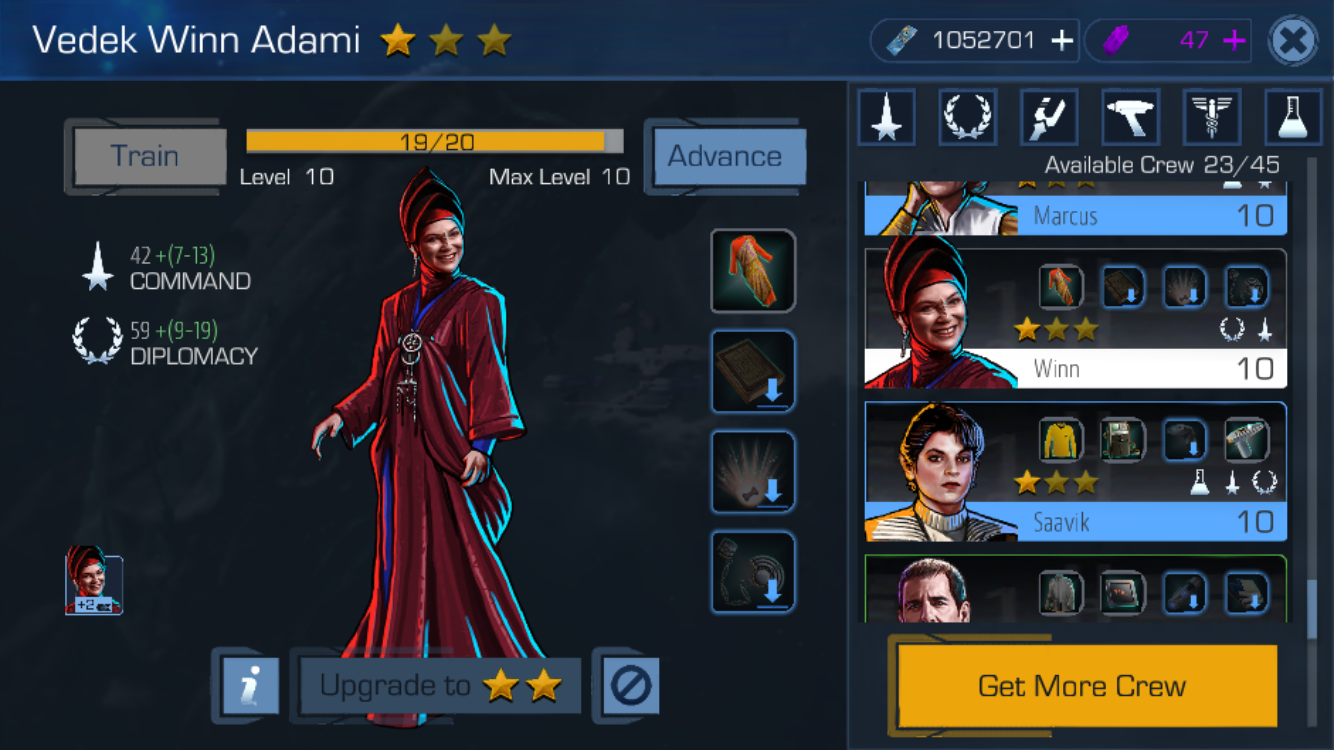The width and height of the screenshot is (1334, 750).
Task: Filter crew by Science flask icon
Action: click(1293, 117)
